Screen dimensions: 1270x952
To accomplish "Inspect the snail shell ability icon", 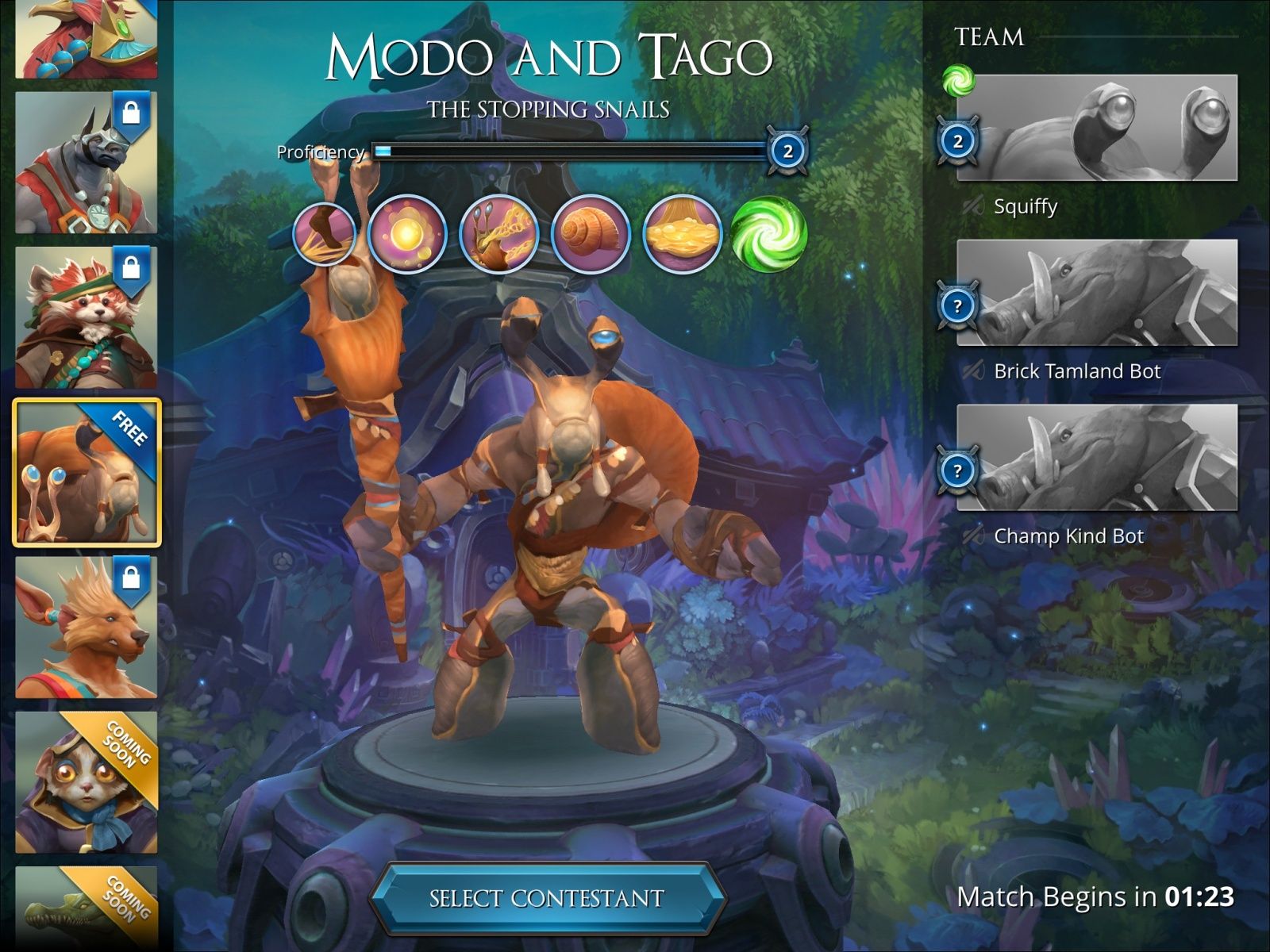I will point(590,235).
